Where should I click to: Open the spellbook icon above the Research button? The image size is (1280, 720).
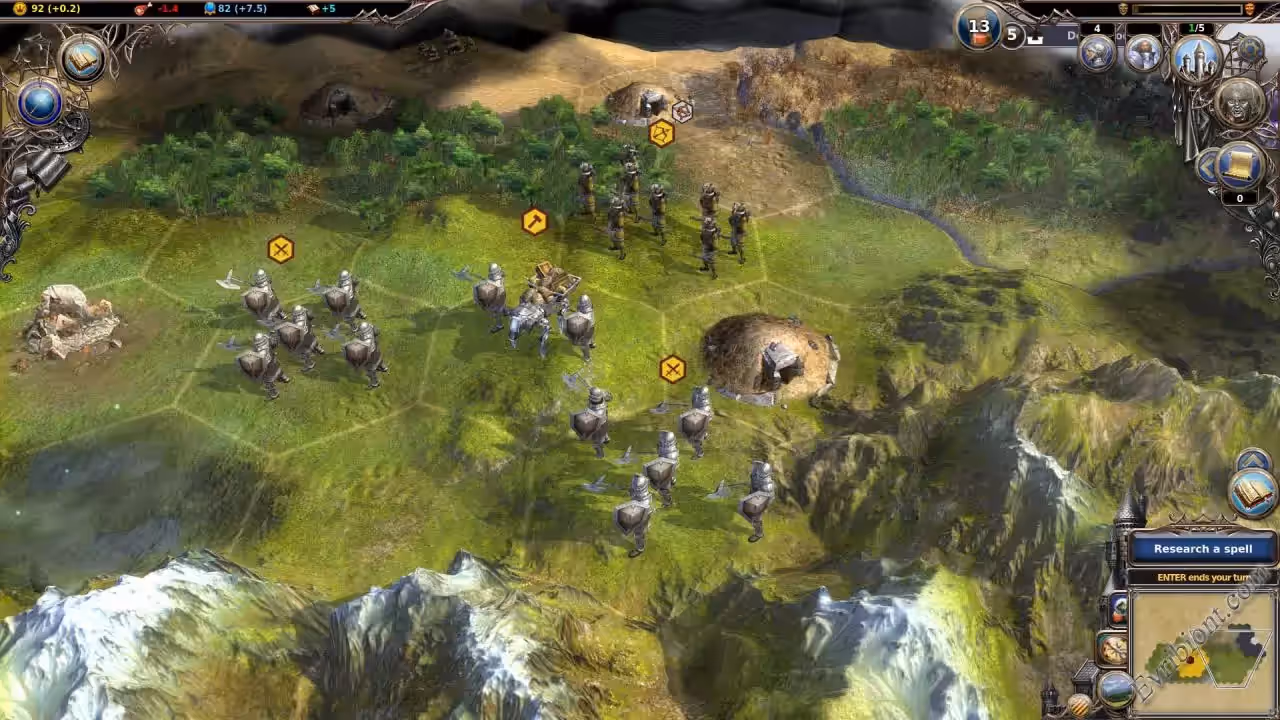(x=1253, y=493)
